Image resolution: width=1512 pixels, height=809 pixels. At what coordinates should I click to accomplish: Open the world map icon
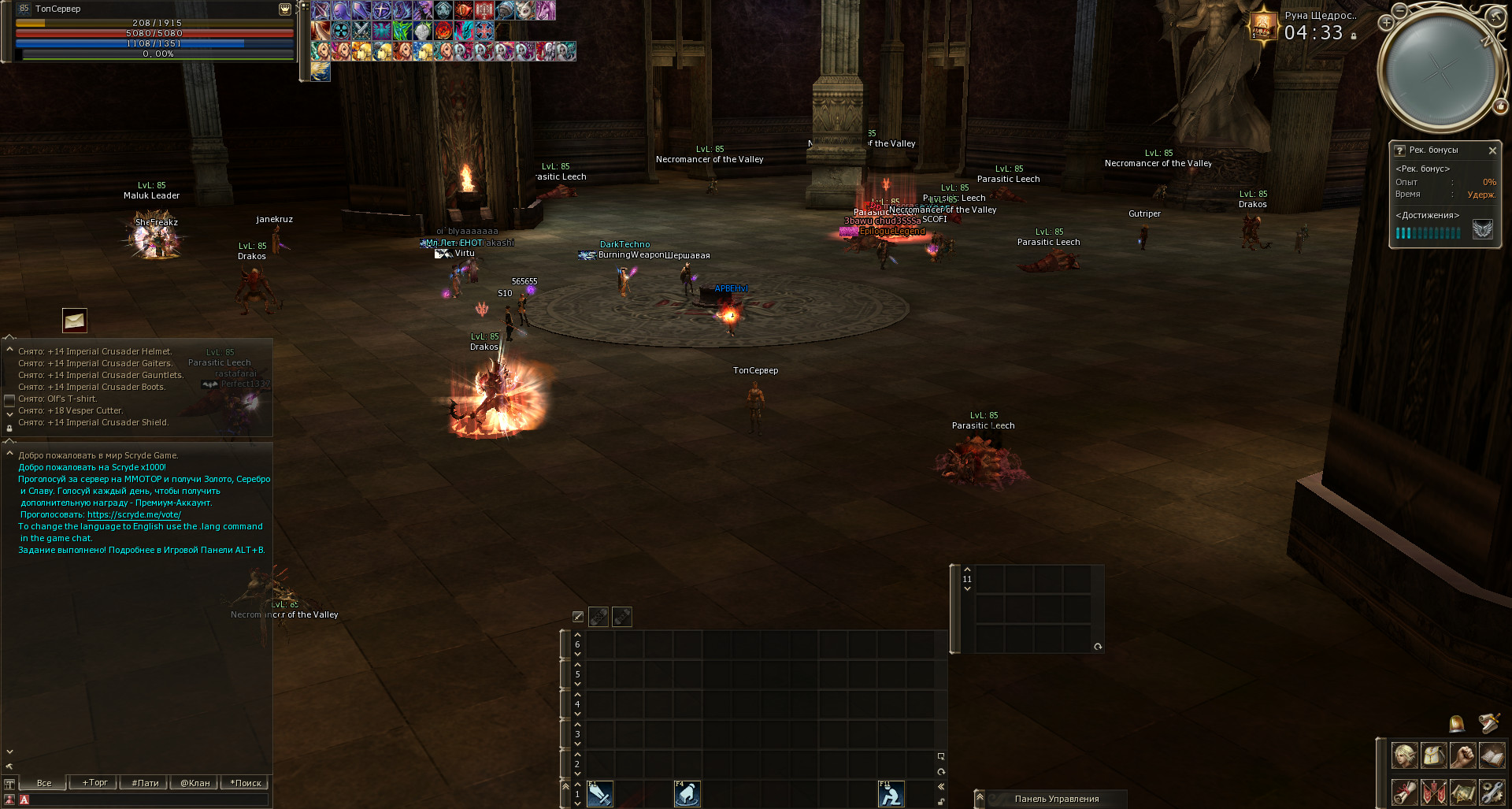1462,791
